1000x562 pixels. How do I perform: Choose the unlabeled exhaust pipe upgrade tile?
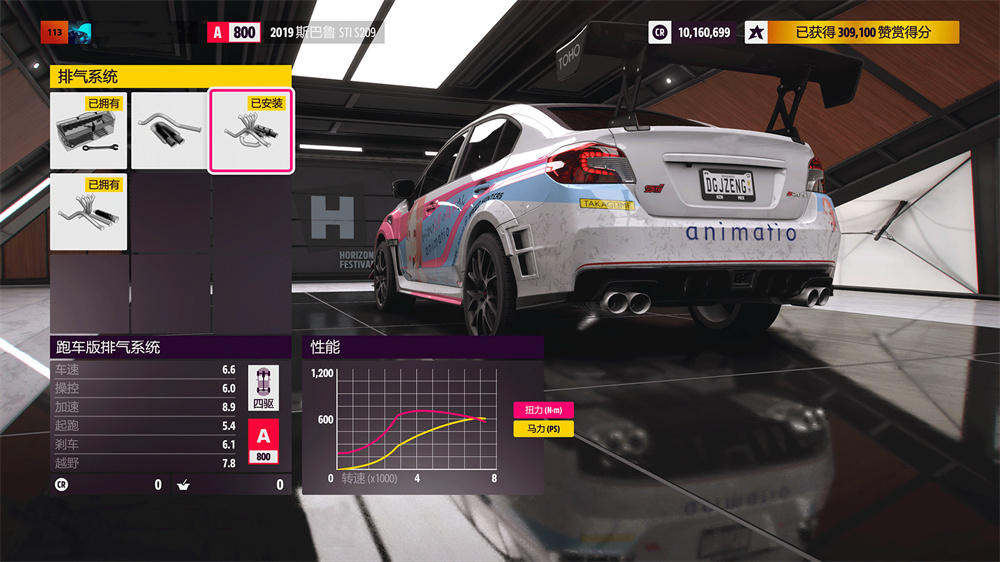(x=169, y=131)
